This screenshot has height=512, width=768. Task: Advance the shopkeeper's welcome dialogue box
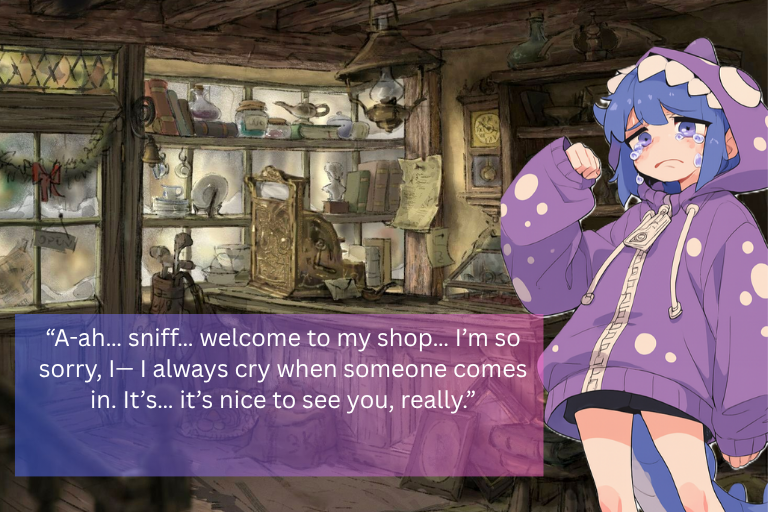pos(279,395)
